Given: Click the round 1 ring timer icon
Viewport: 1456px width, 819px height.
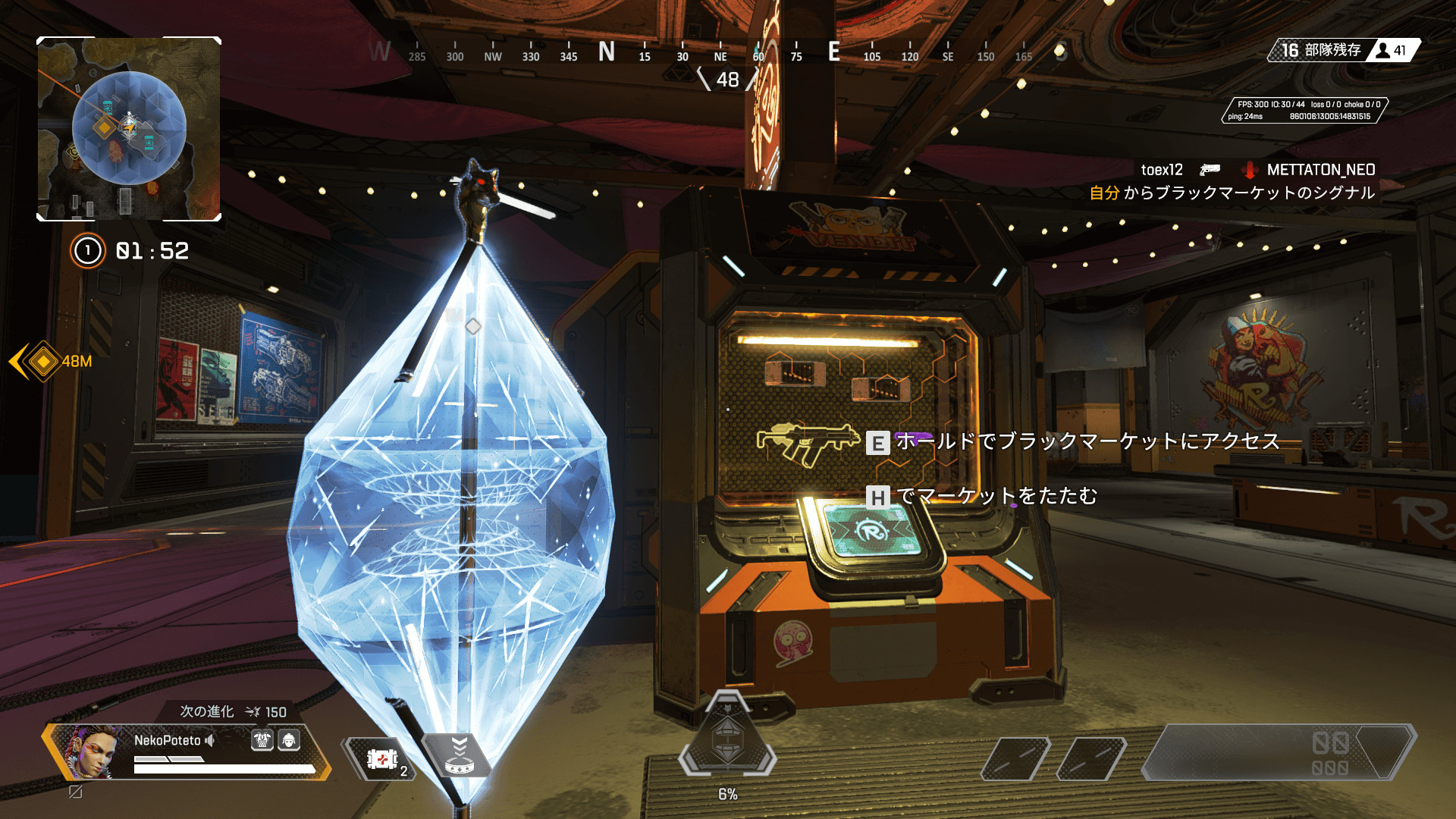Looking at the screenshot, I should pyautogui.click(x=88, y=251).
